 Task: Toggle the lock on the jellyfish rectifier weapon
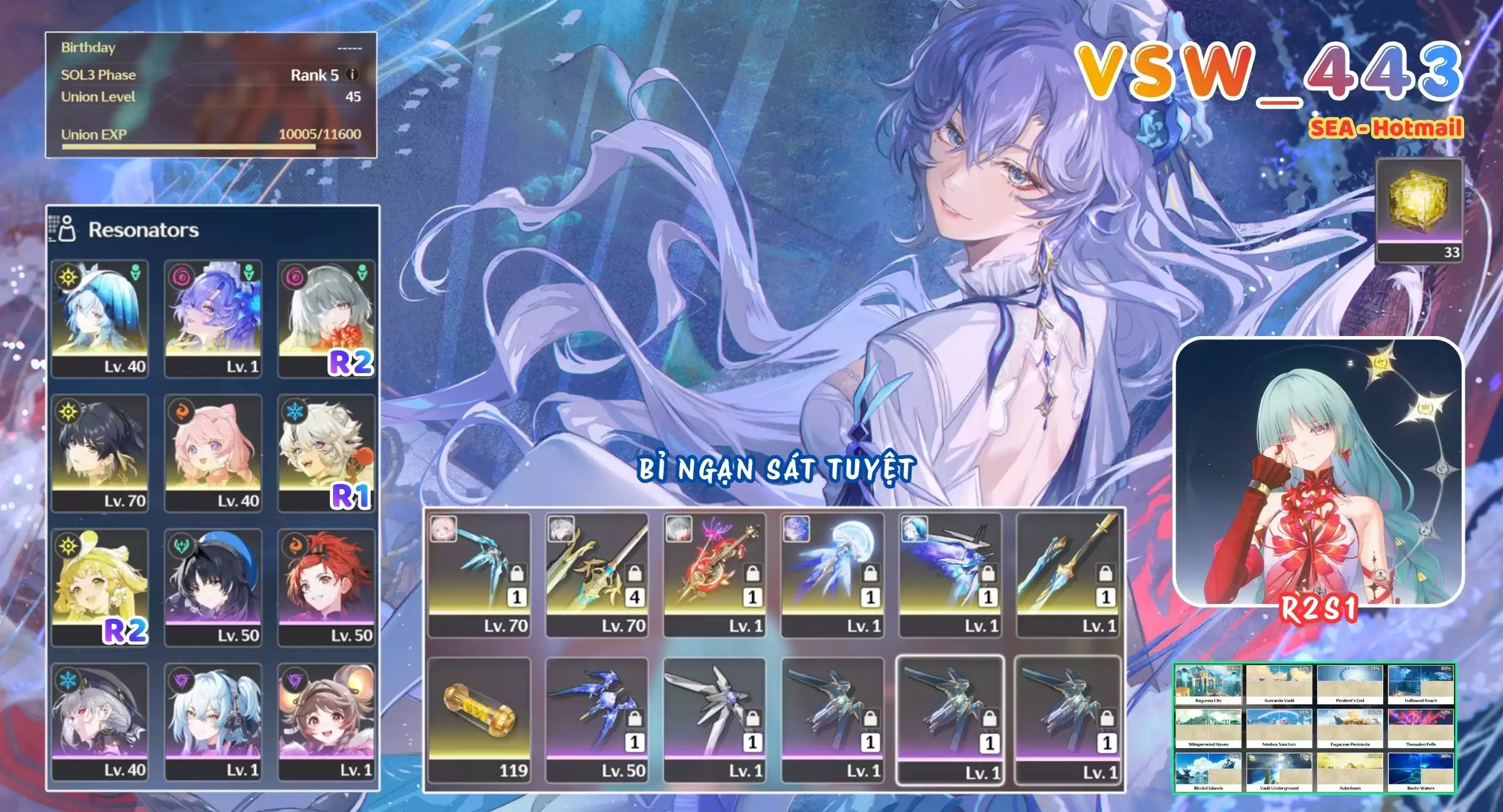coord(869,574)
